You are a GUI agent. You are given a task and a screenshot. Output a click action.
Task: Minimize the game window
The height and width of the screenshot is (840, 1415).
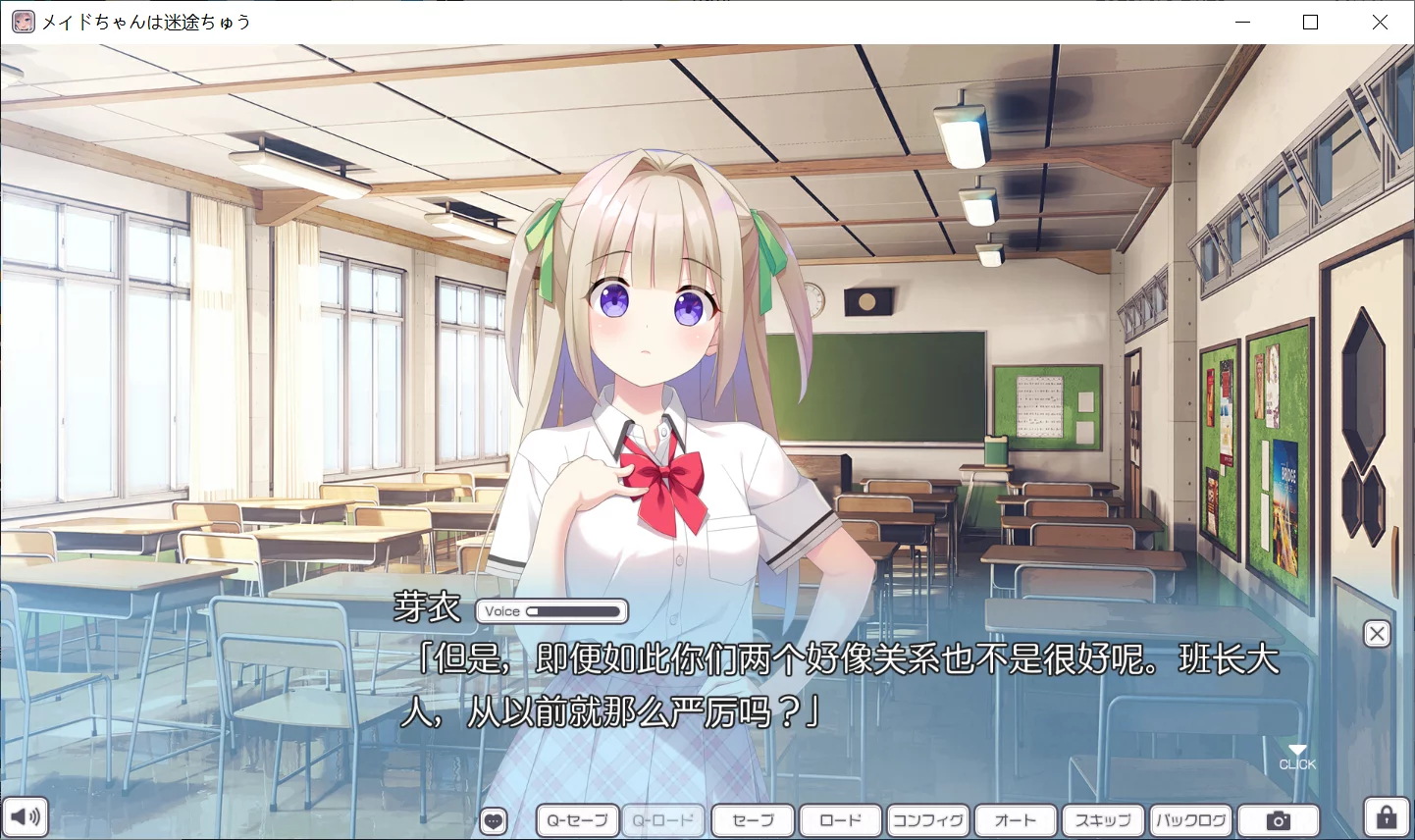pos(1242,22)
